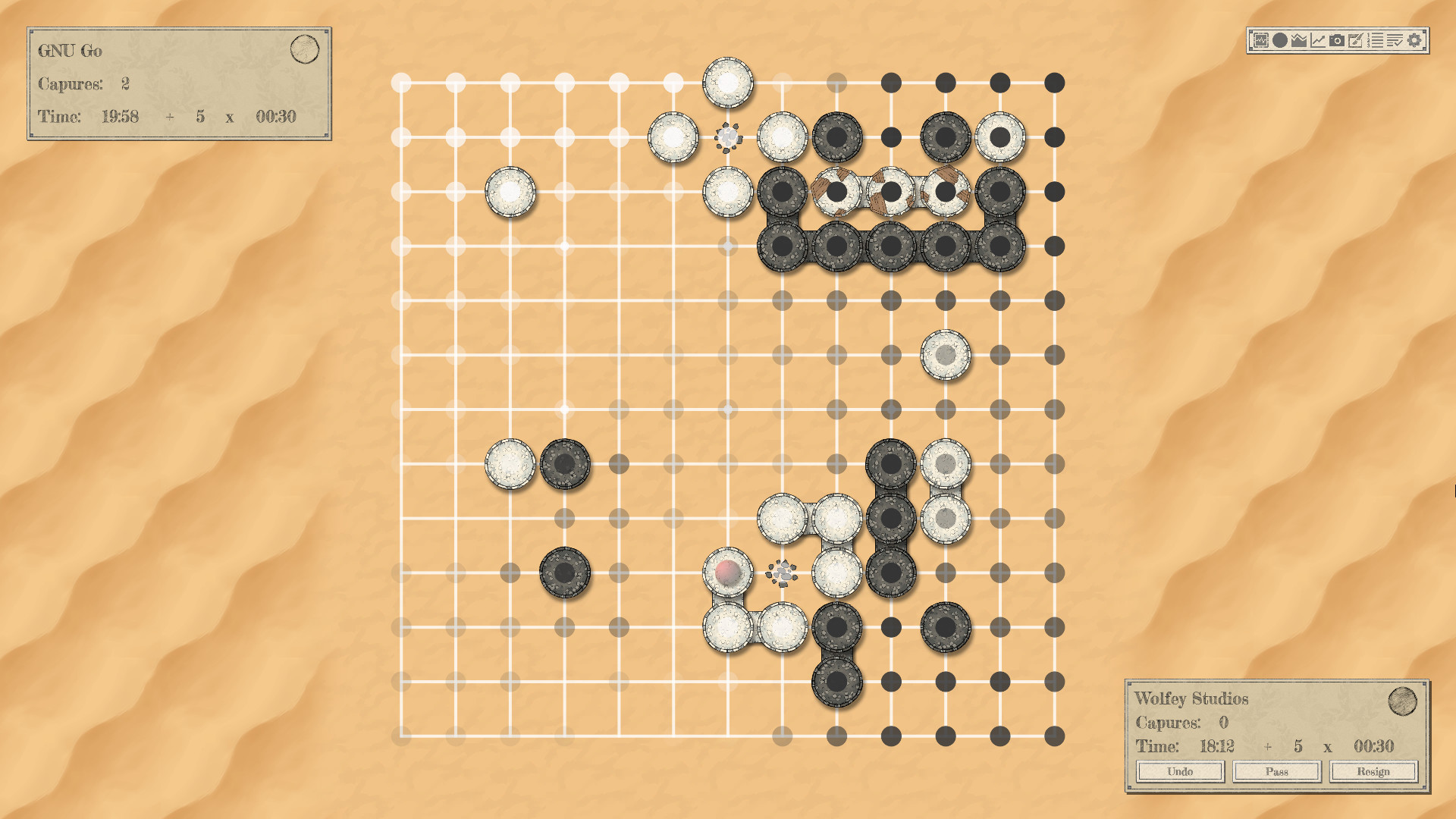Expand the GNU Go player info panel

tap(178, 85)
